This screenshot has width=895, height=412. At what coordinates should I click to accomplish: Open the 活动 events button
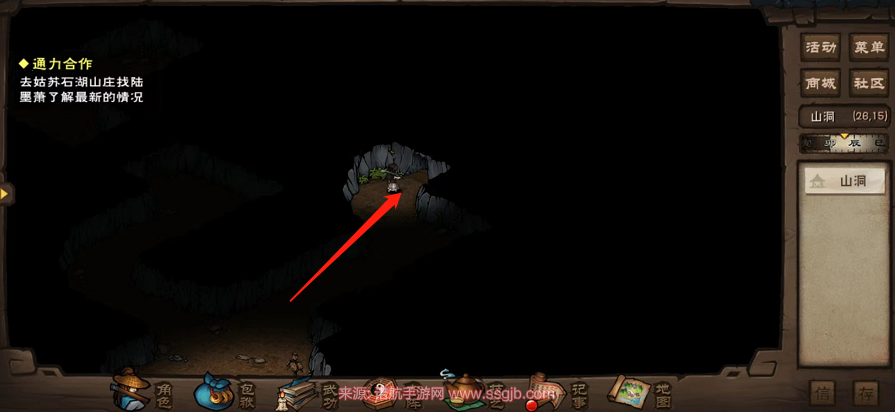820,48
